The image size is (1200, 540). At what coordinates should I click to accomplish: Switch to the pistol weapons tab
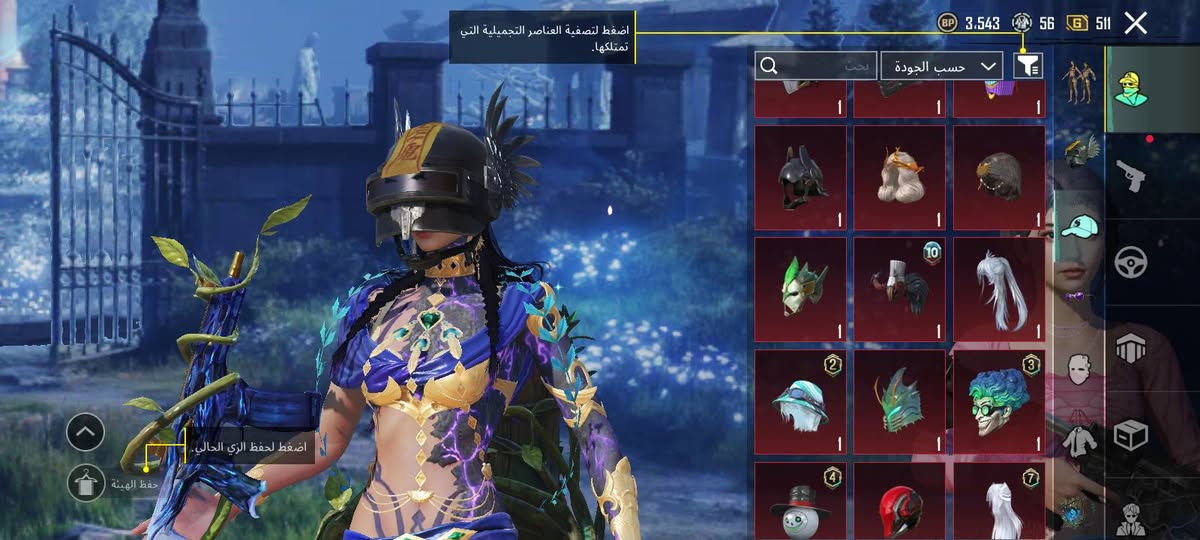[x=1130, y=177]
